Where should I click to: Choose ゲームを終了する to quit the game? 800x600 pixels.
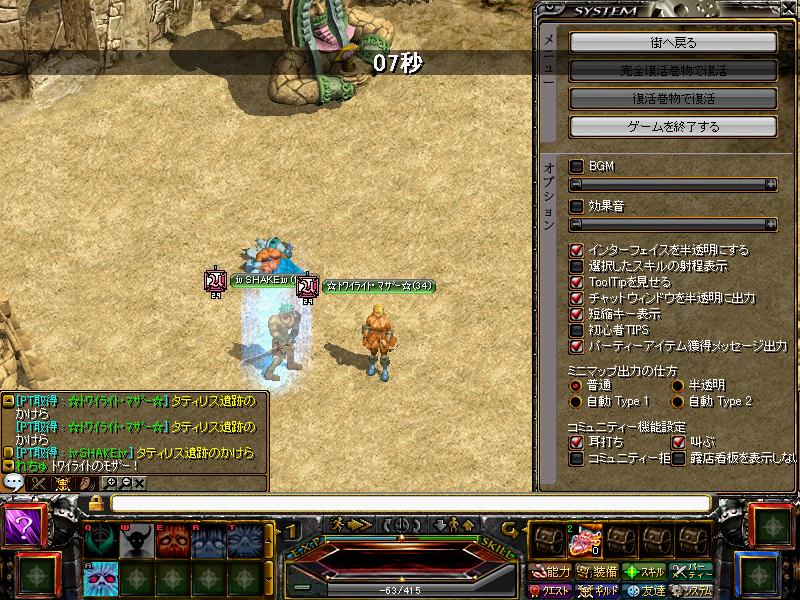pos(673,127)
